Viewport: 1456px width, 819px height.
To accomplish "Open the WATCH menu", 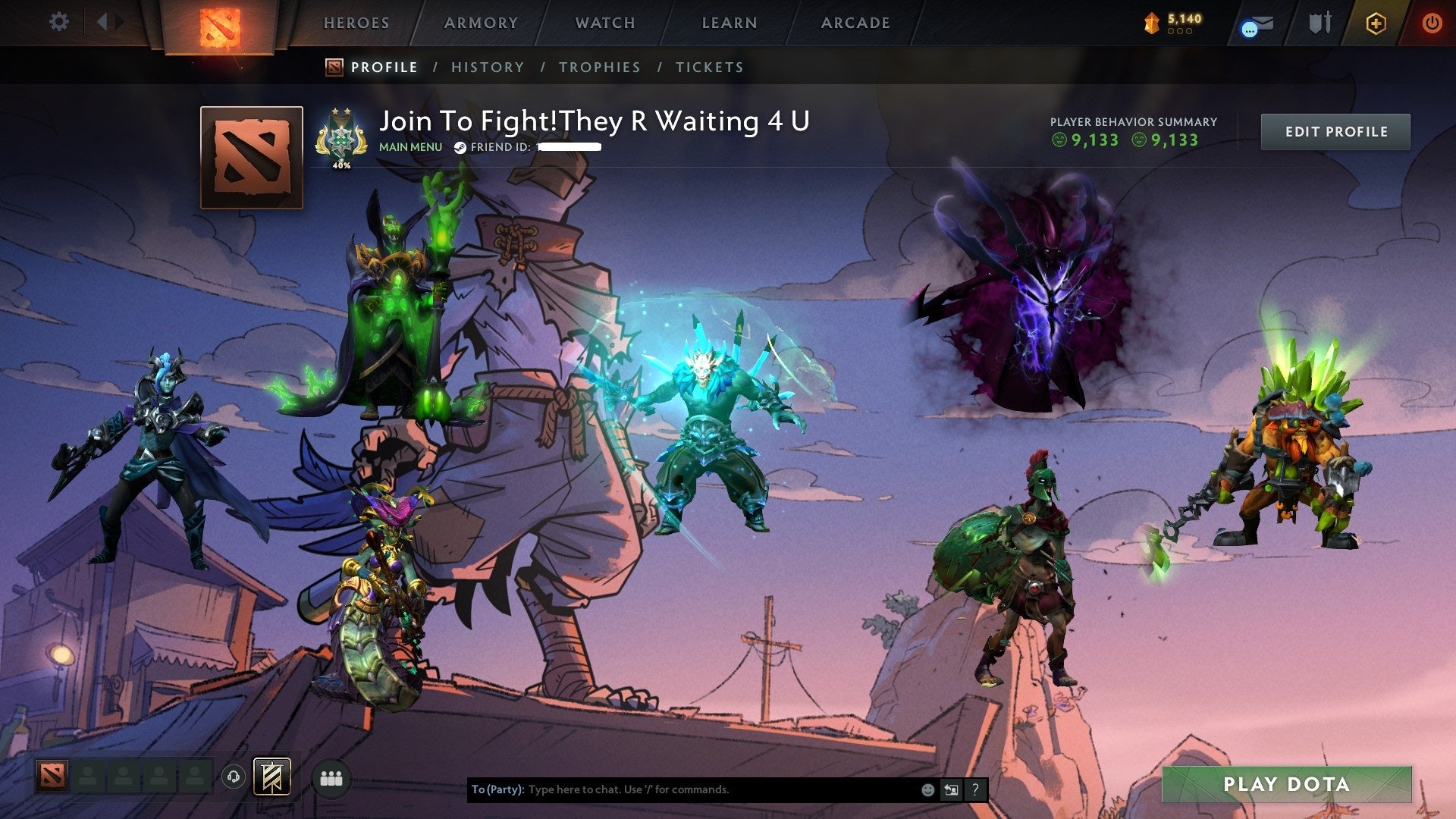I will click(x=605, y=23).
